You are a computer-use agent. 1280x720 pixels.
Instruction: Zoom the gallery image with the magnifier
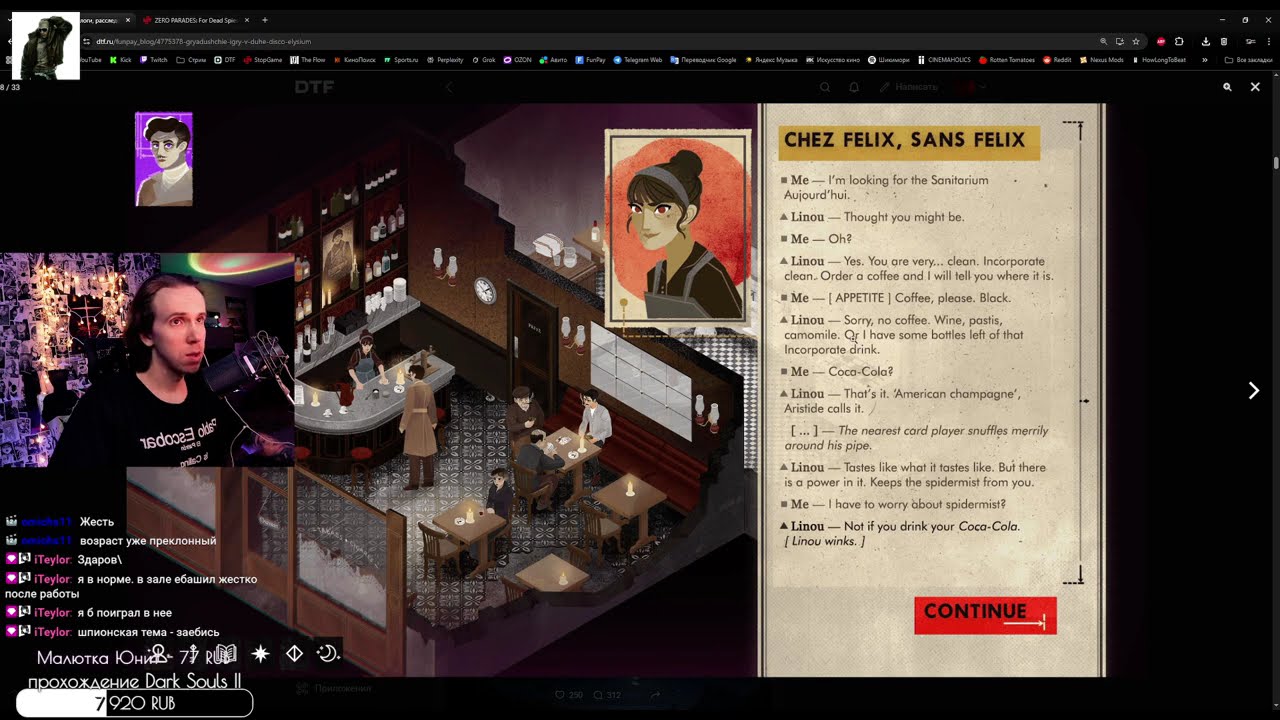1227,87
